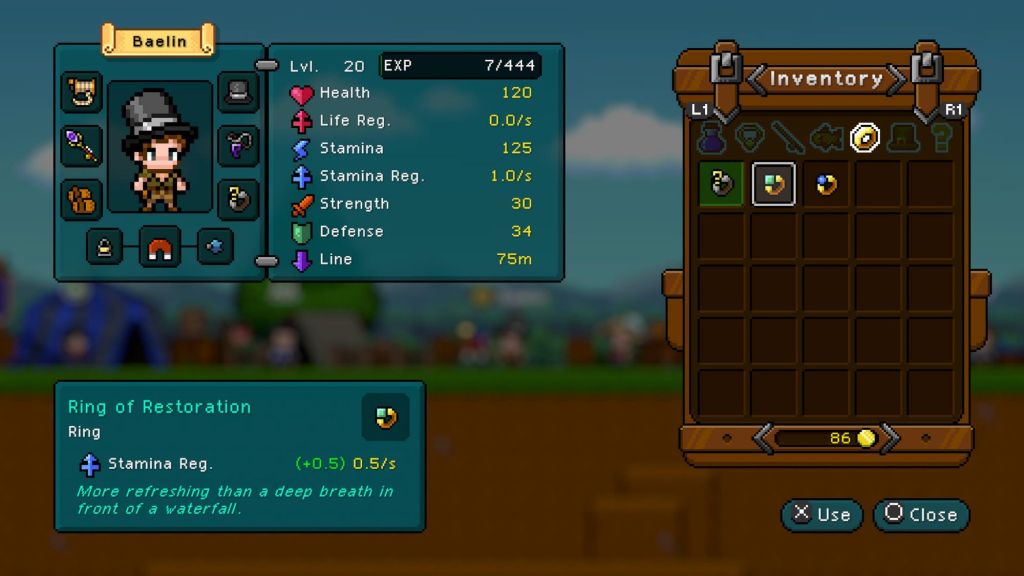Switch to the potions inventory tab
Screen dimensions: 1024x576
click(x=711, y=137)
